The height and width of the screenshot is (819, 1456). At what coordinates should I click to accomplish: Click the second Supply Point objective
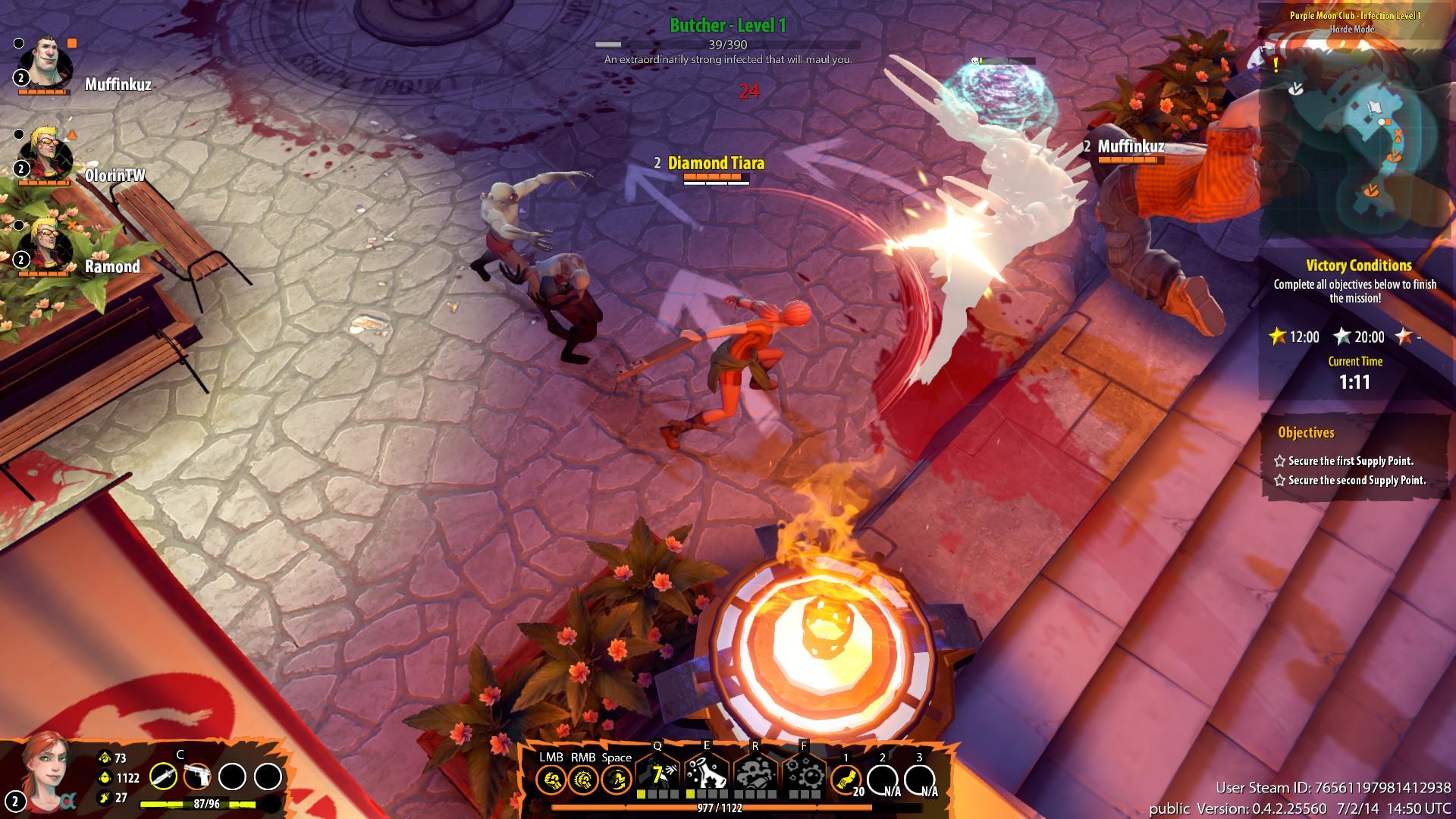[1357, 480]
